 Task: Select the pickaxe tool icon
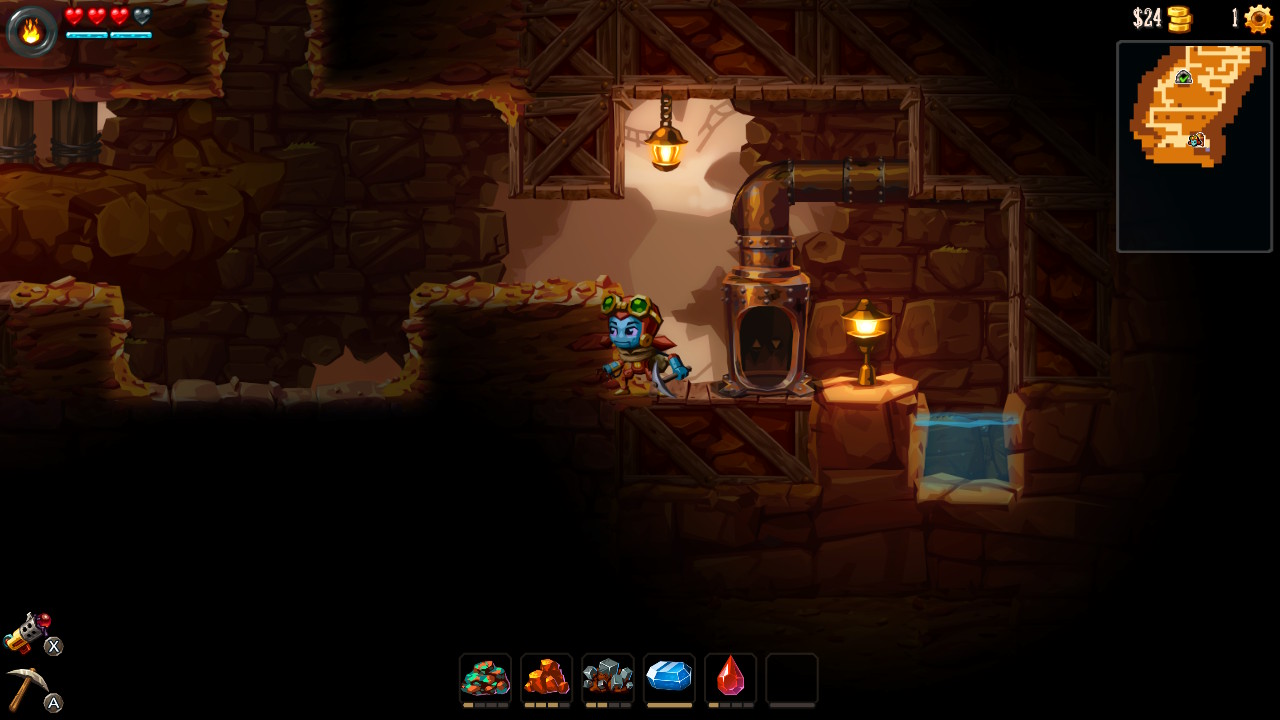pos(26,688)
